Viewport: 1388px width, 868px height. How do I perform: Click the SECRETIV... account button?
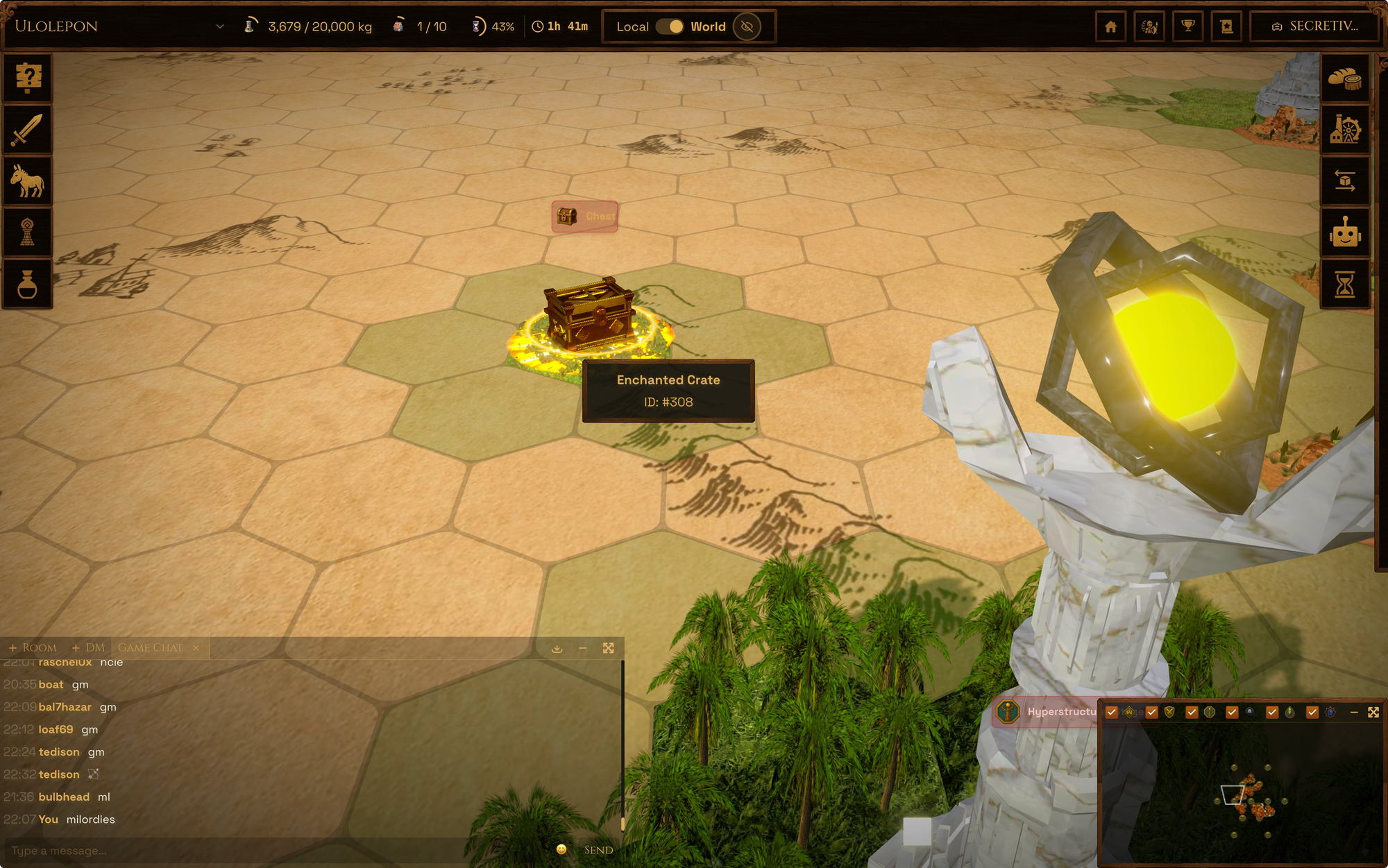click(1314, 26)
